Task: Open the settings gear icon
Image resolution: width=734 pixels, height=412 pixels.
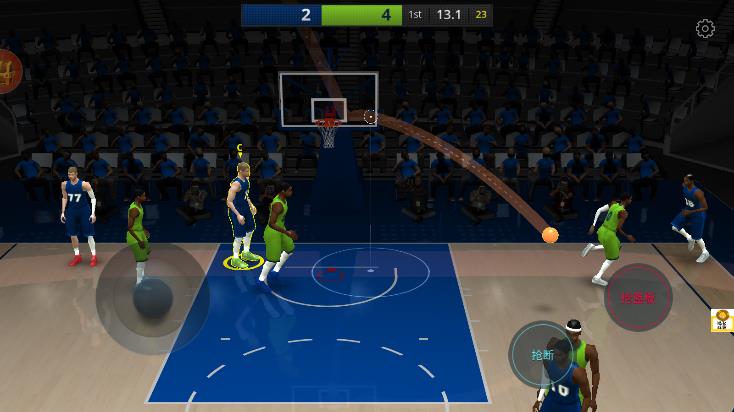Action: pos(705,29)
